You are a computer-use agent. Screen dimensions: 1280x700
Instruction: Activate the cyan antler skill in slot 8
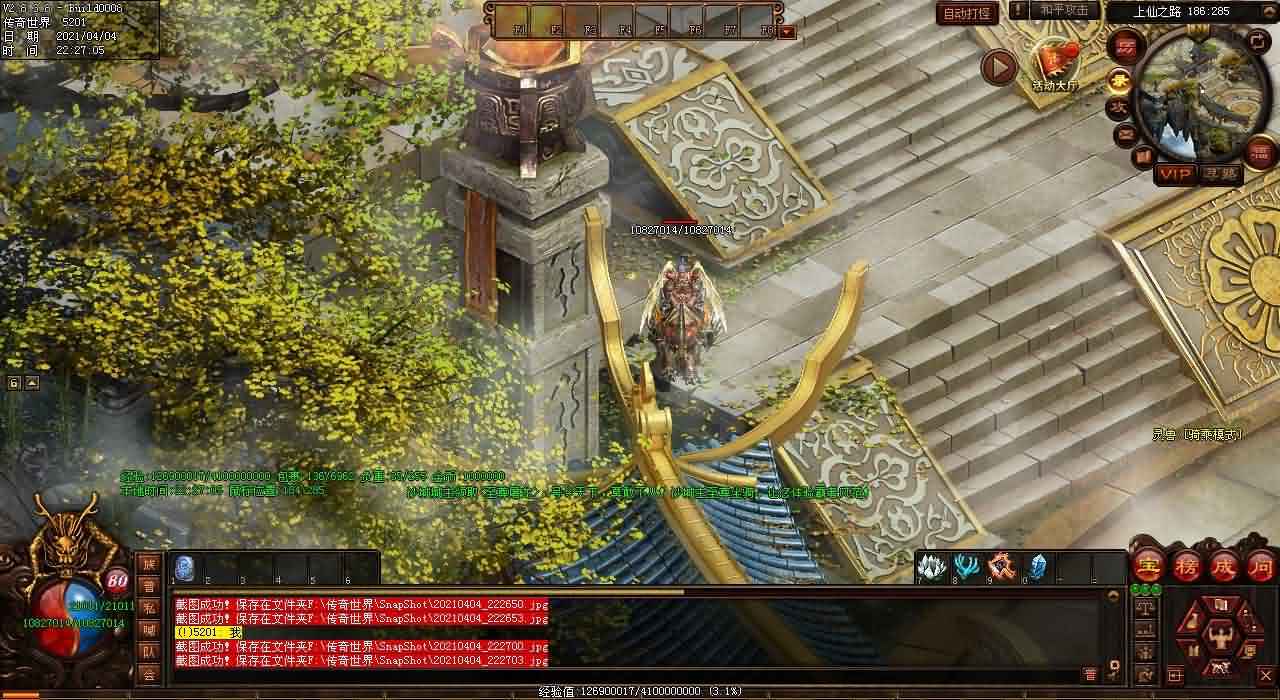[x=967, y=567]
